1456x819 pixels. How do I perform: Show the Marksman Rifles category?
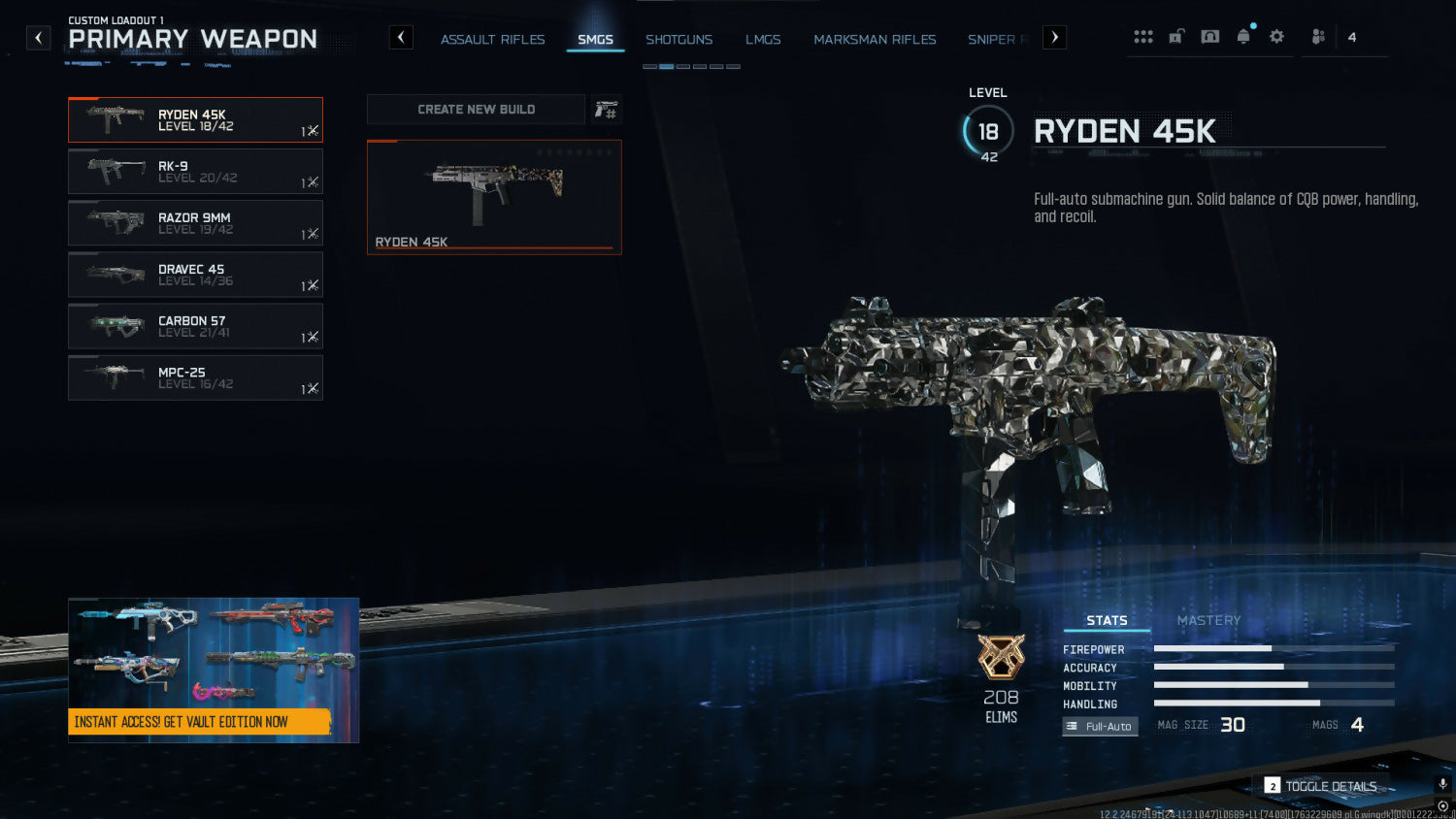(x=875, y=40)
